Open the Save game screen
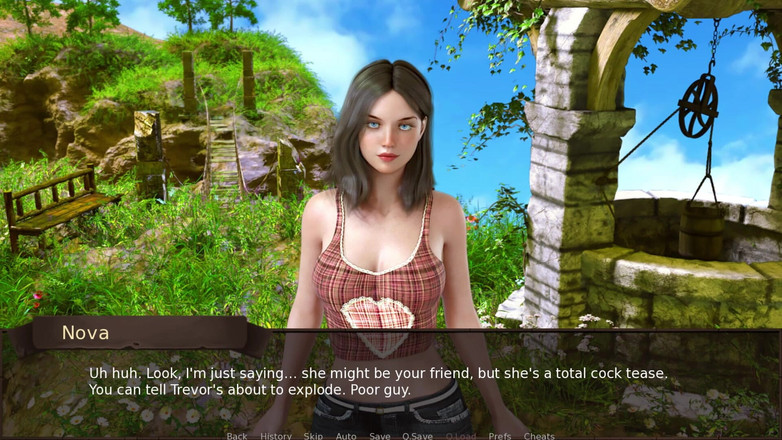Image resolution: width=782 pixels, height=440 pixels. click(380, 435)
